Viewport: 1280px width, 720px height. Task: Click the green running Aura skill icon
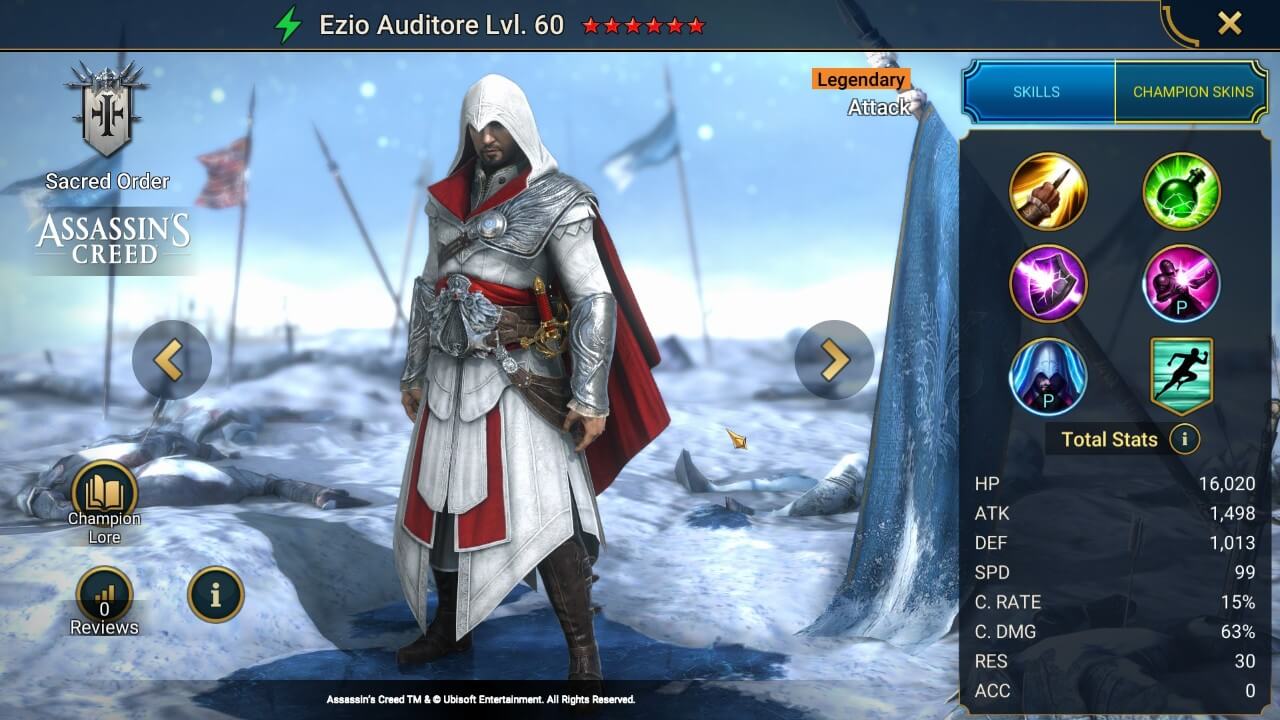pos(1181,375)
